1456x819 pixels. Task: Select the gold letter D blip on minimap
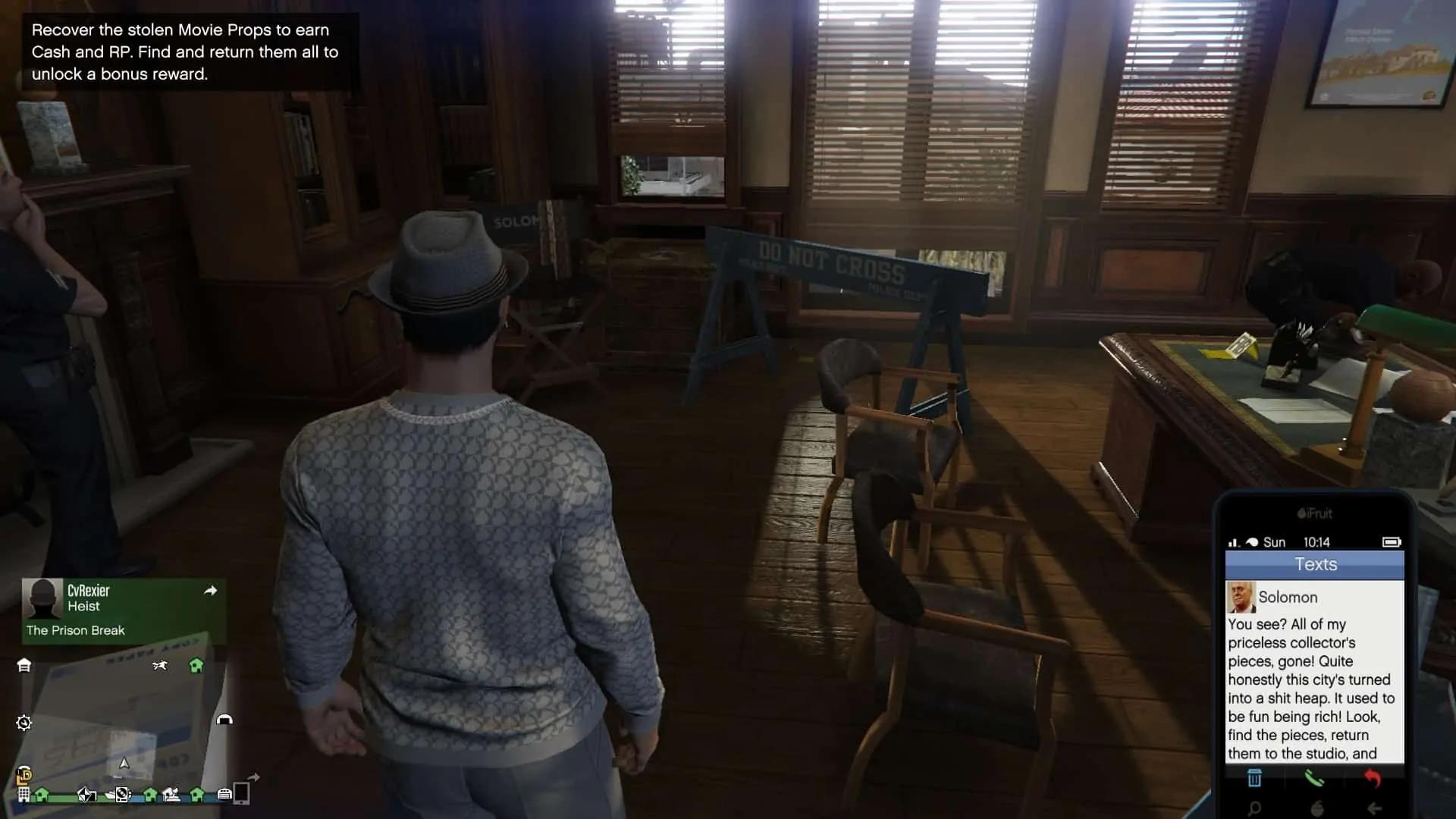(x=24, y=776)
